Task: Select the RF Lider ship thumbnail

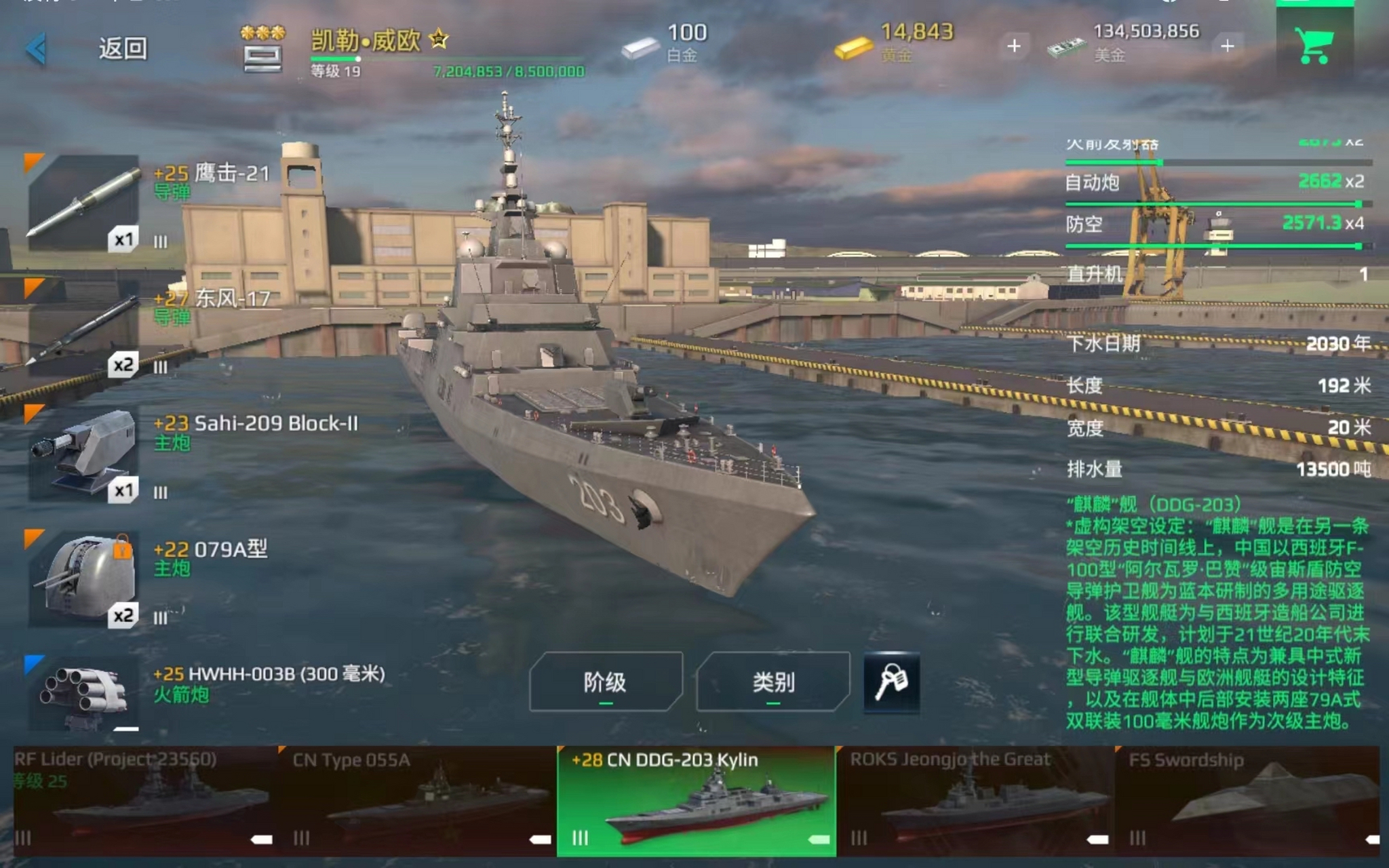Action: coord(144,802)
